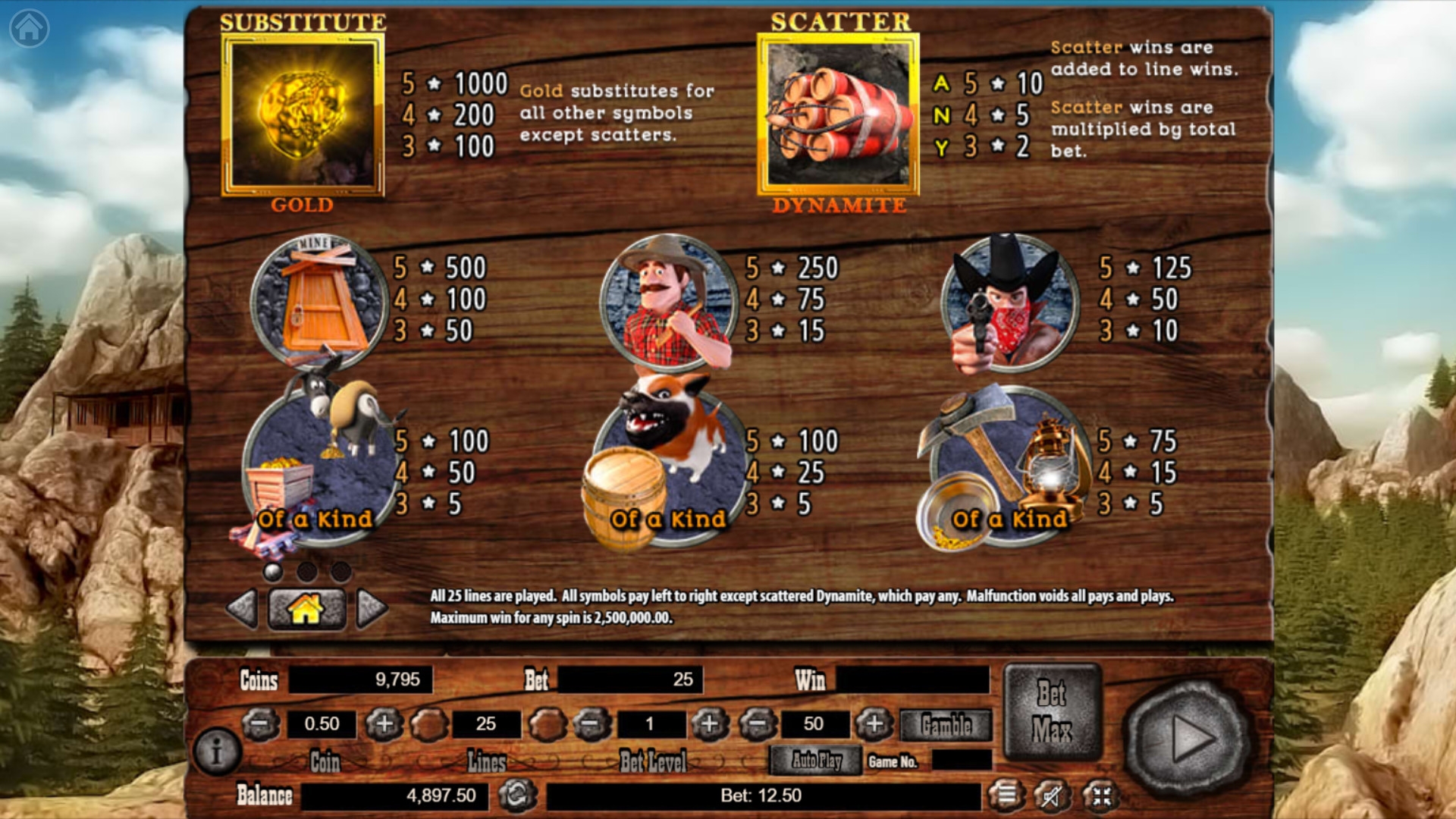The width and height of the screenshot is (1456, 819).
Task: Spin the reels with the play button
Action: click(1188, 738)
